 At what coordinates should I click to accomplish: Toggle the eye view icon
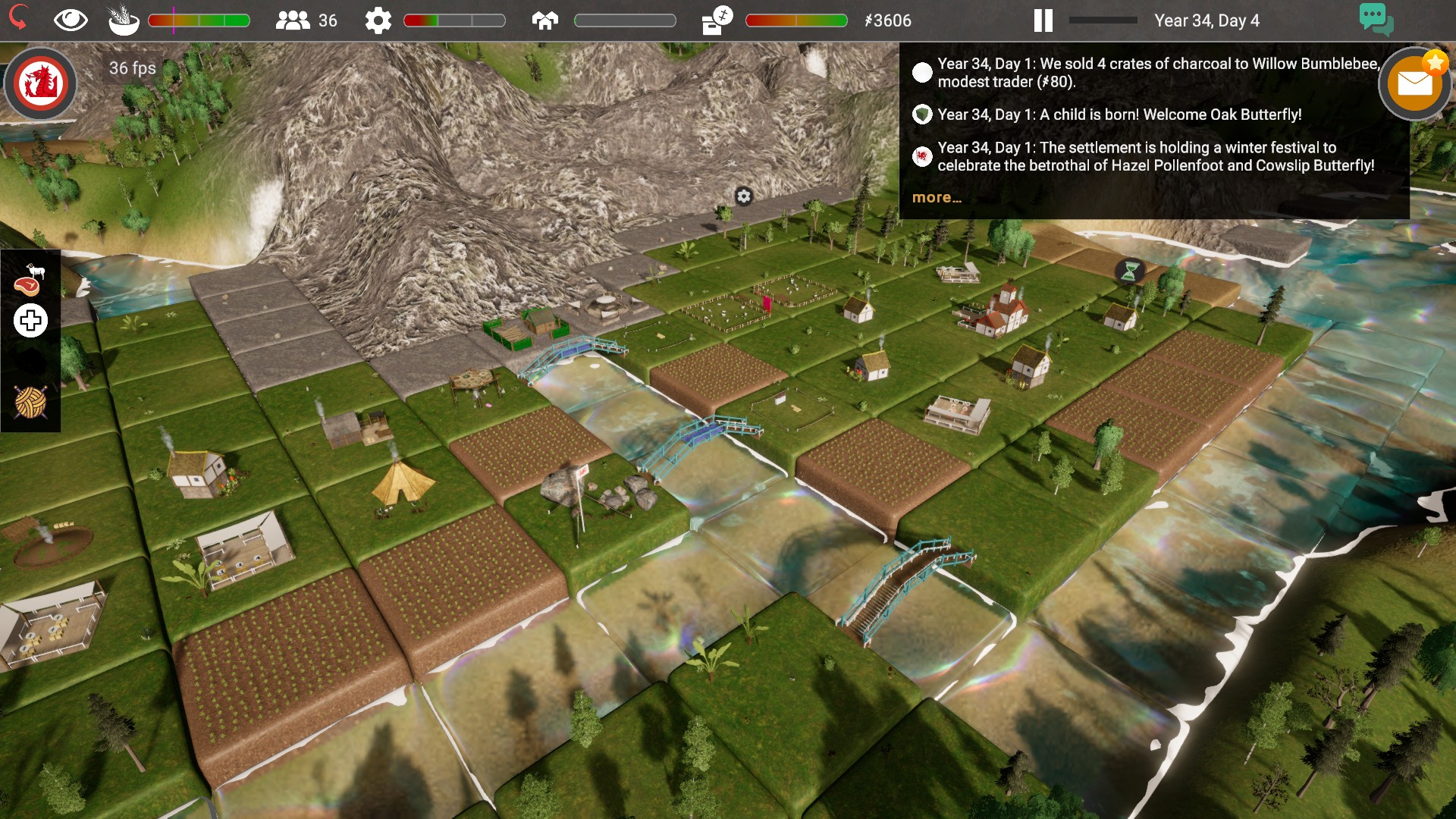click(x=71, y=20)
